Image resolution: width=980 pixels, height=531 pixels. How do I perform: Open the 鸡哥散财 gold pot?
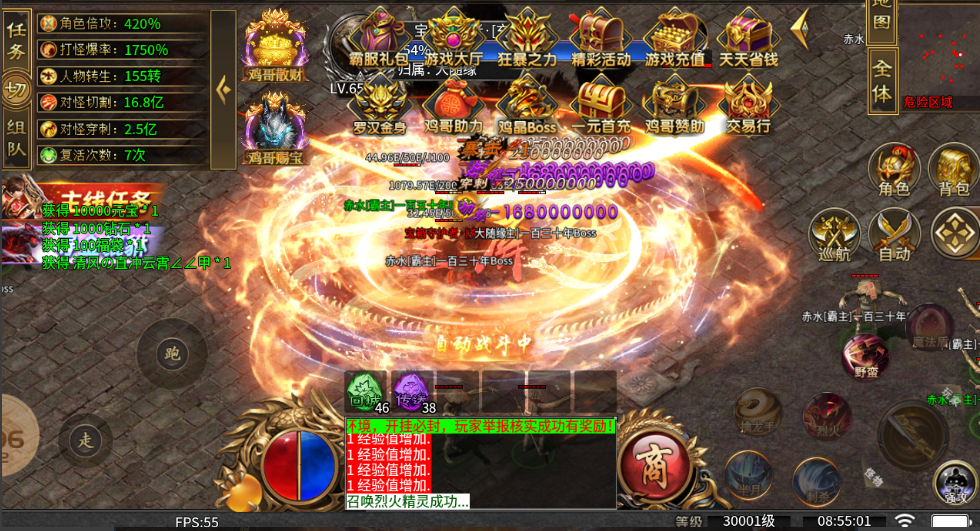[275, 44]
